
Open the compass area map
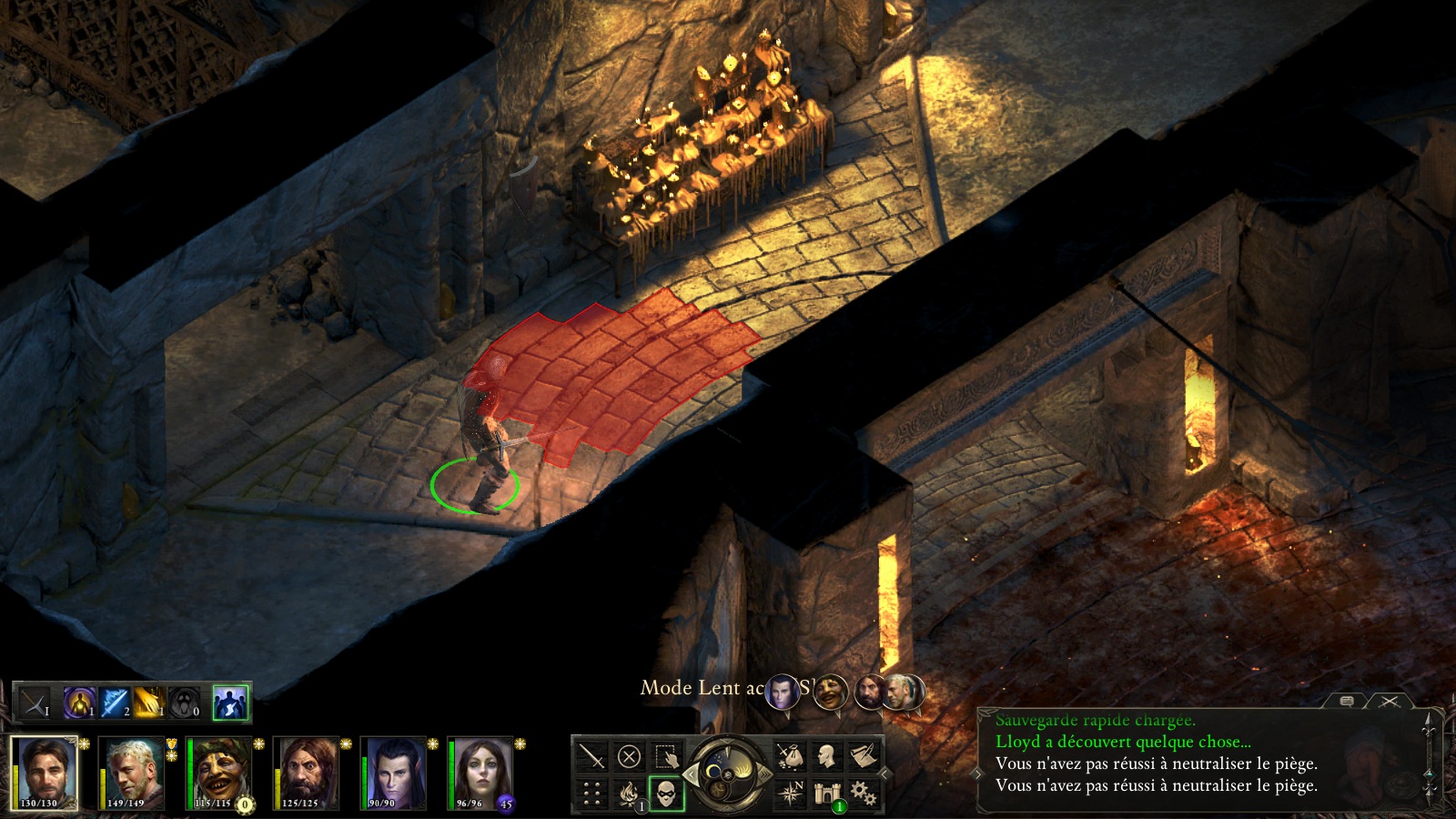click(x=789, y=794)
